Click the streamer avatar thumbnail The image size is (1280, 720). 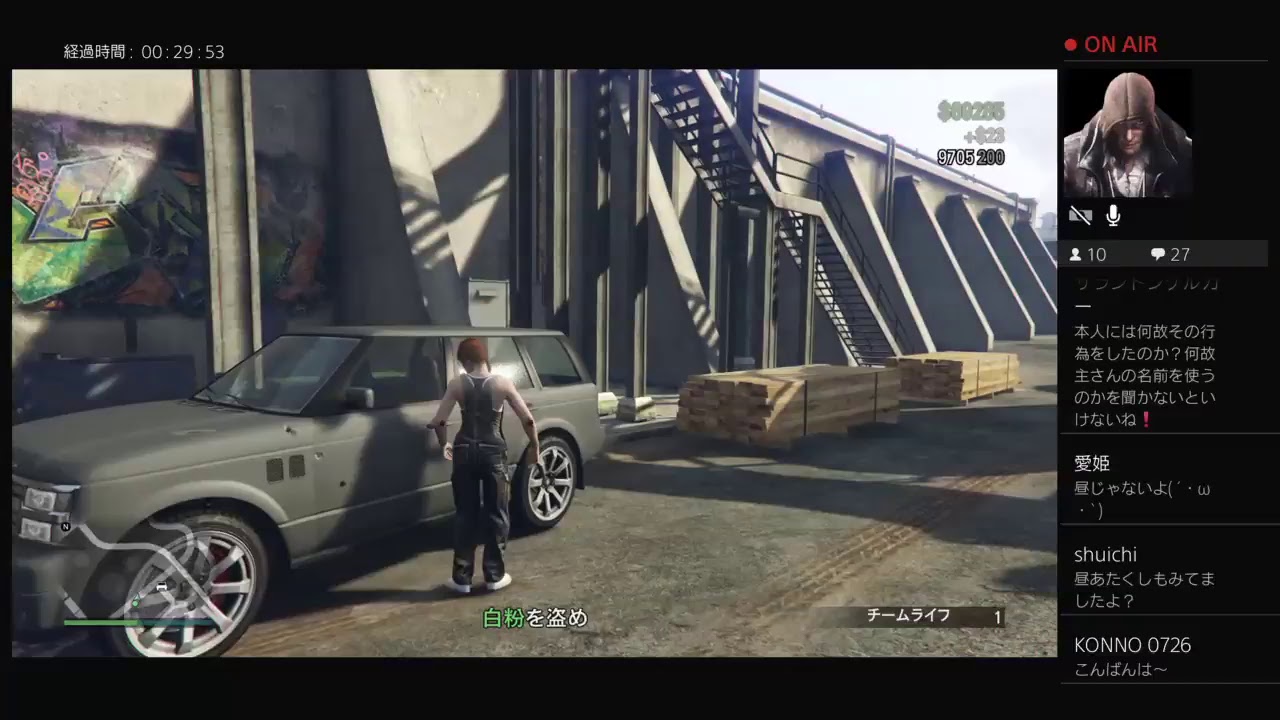pyautogui.click(x=1131, y=133)
